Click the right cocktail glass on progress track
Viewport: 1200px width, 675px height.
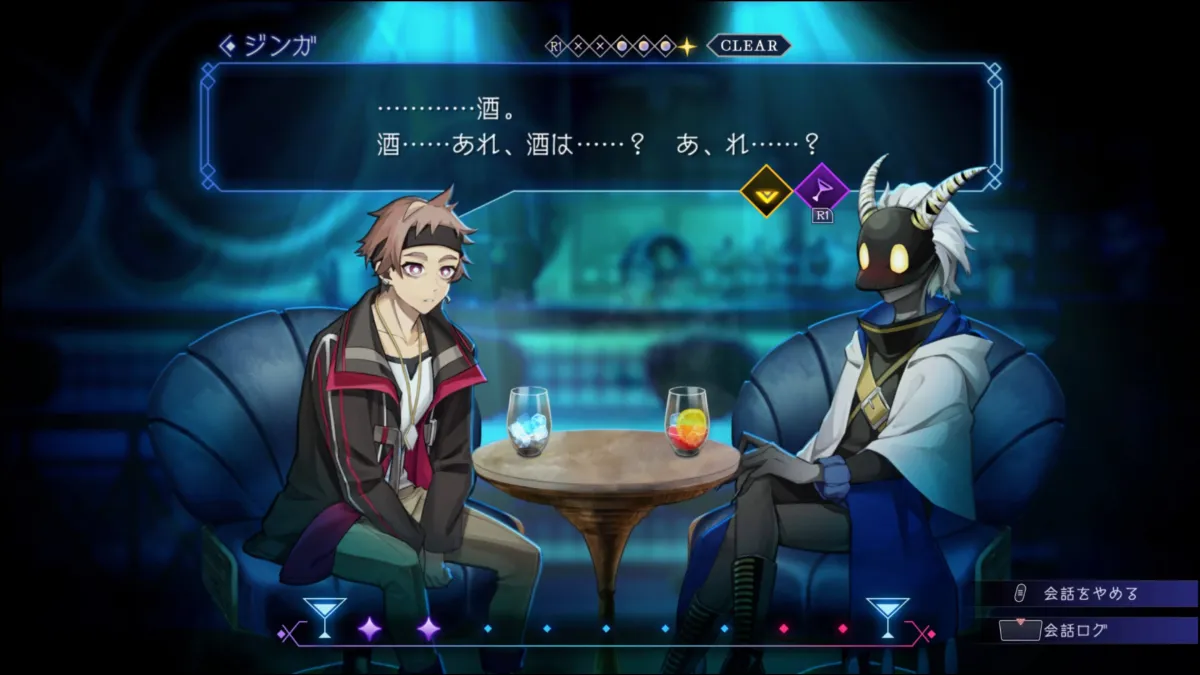[887, 617]
